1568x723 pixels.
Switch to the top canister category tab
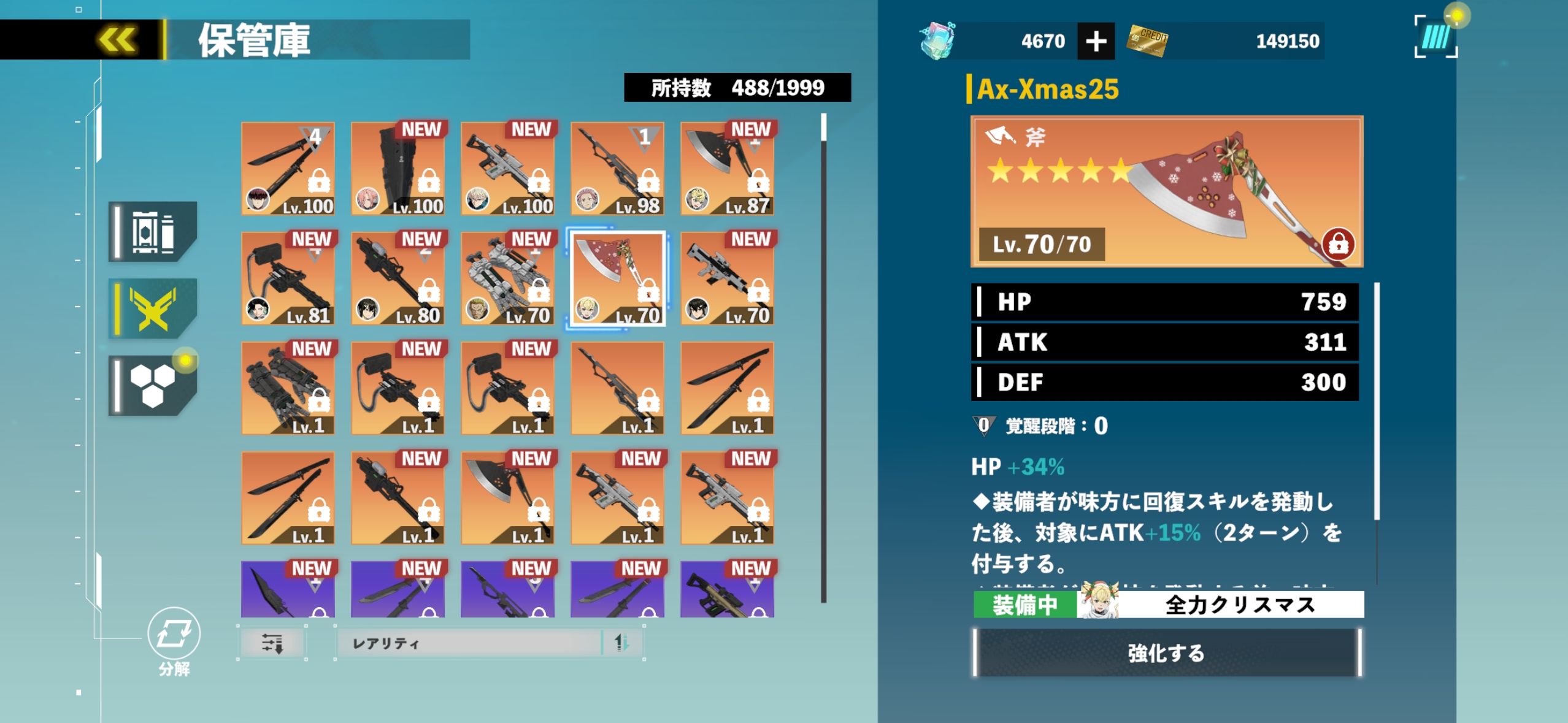pyautogui.click(x=153, y=232)
